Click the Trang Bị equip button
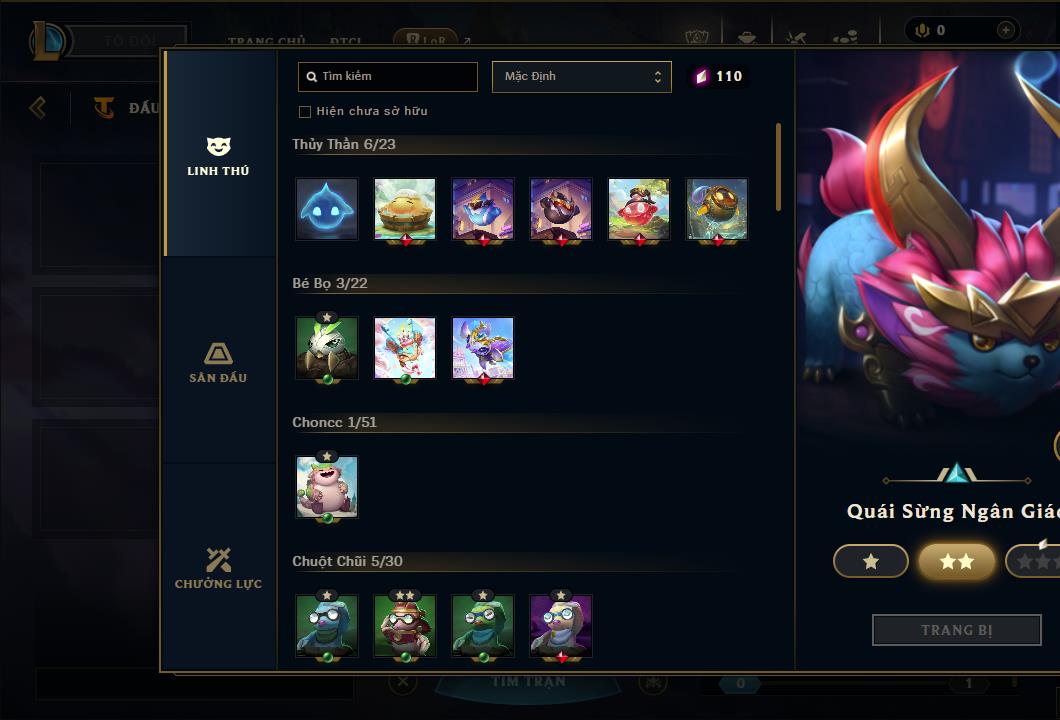This screenshot has height=720, width=1060. [957, 630]
